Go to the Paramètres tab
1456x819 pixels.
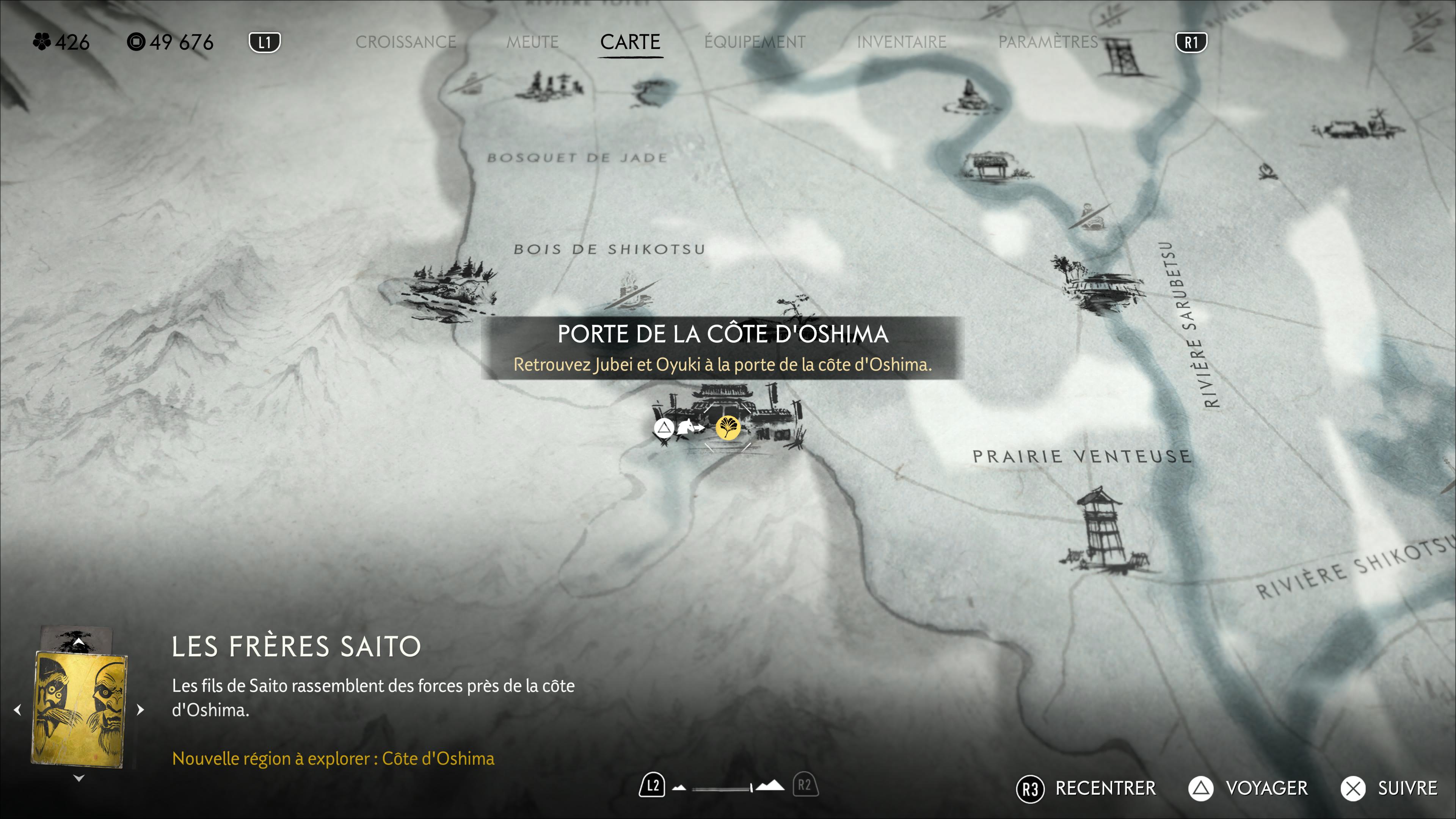click(x=1048, y=42)
